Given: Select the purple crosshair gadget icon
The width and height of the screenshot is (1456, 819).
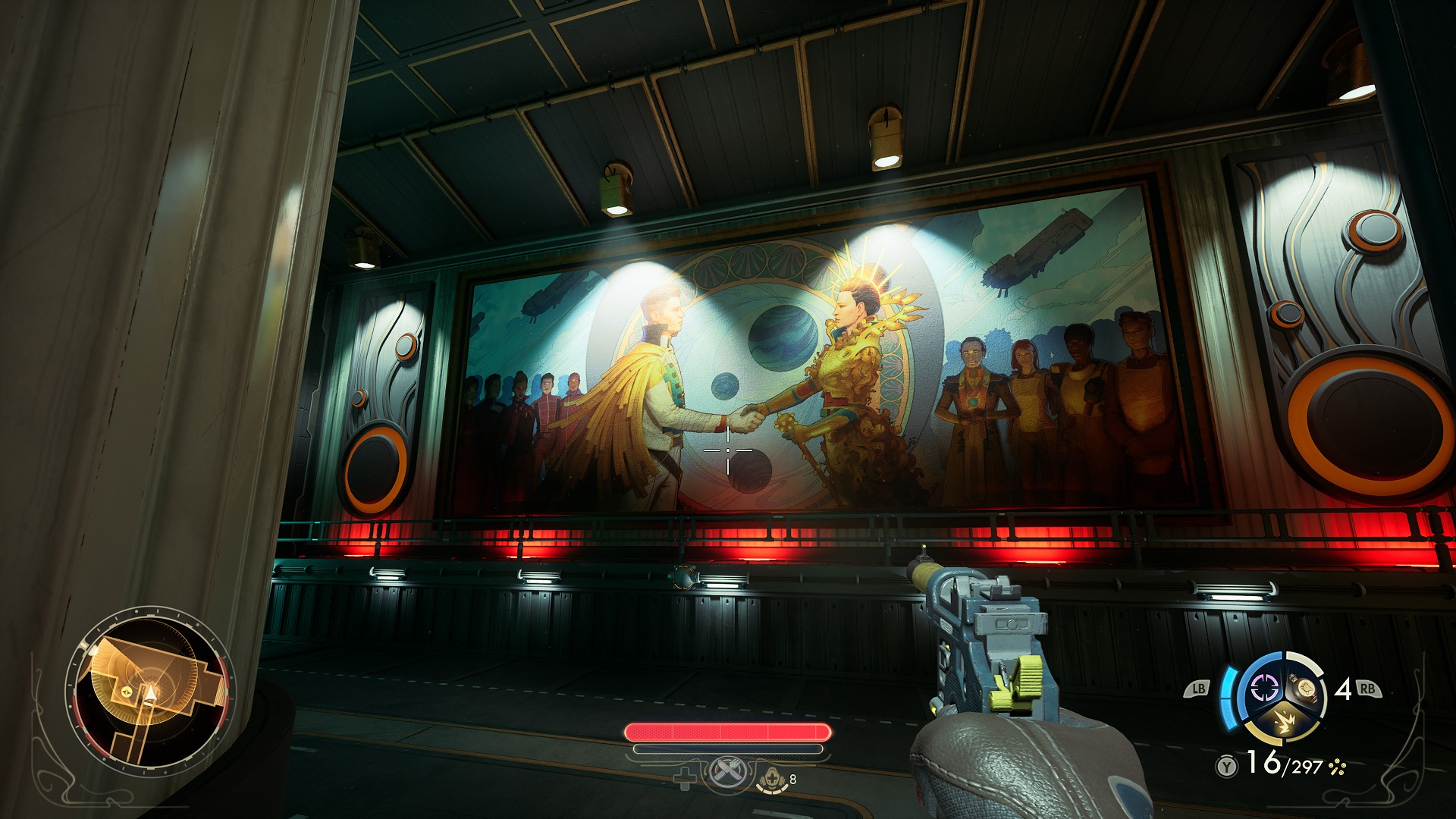Looking at the screenshot, I should (1265, 689).
